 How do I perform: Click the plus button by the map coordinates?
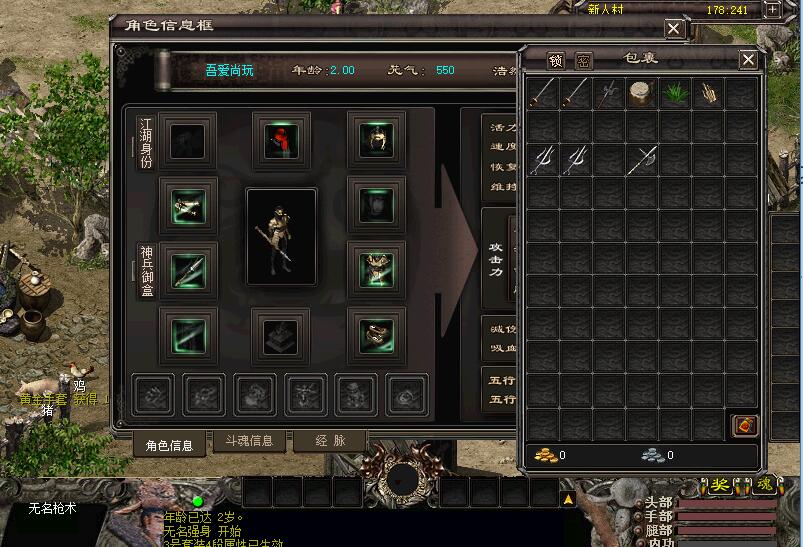pos(772,9)
